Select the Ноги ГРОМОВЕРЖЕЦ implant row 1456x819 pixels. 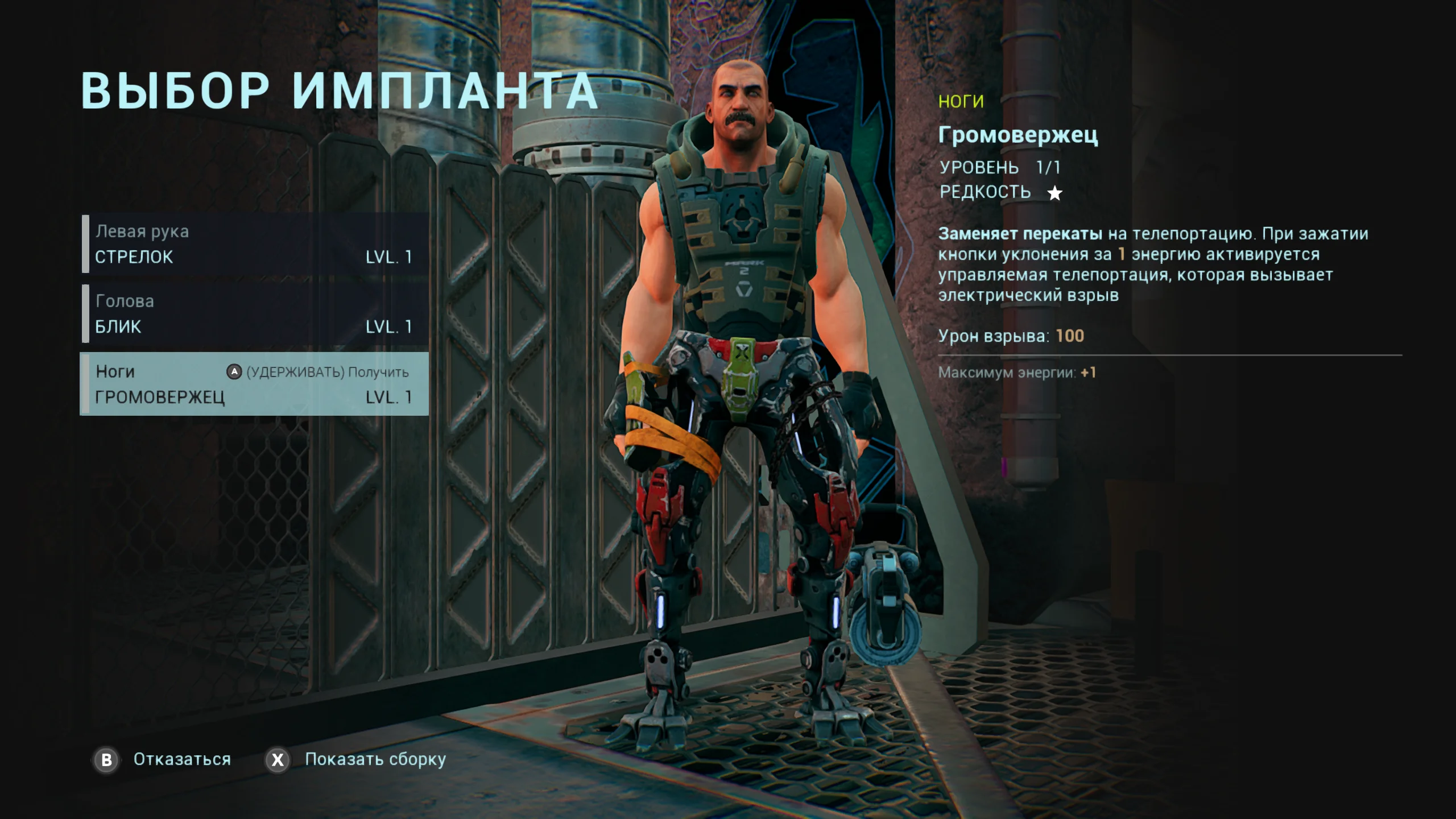pos(255,384)
